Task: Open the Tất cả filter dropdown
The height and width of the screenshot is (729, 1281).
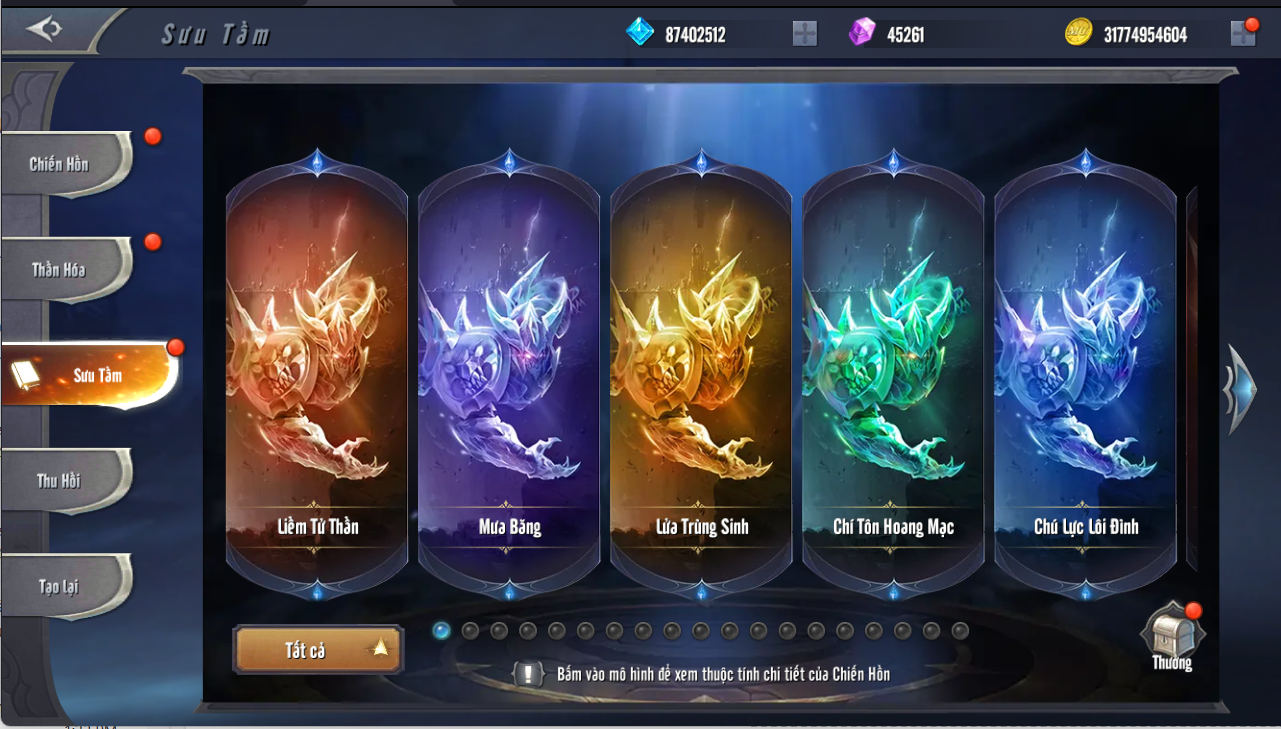Action: pos(318,650)
